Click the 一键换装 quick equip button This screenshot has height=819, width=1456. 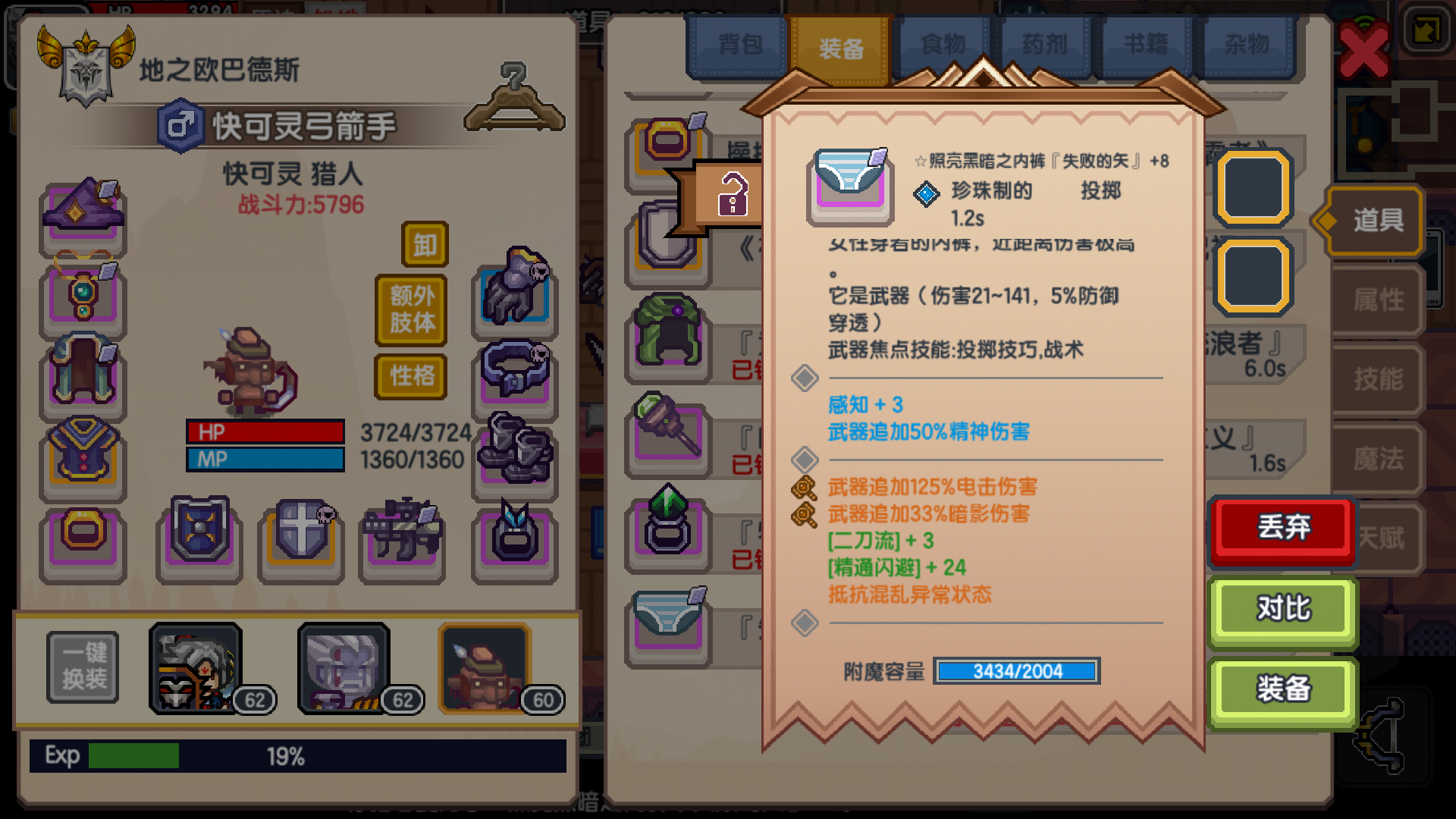coord(82,667)
